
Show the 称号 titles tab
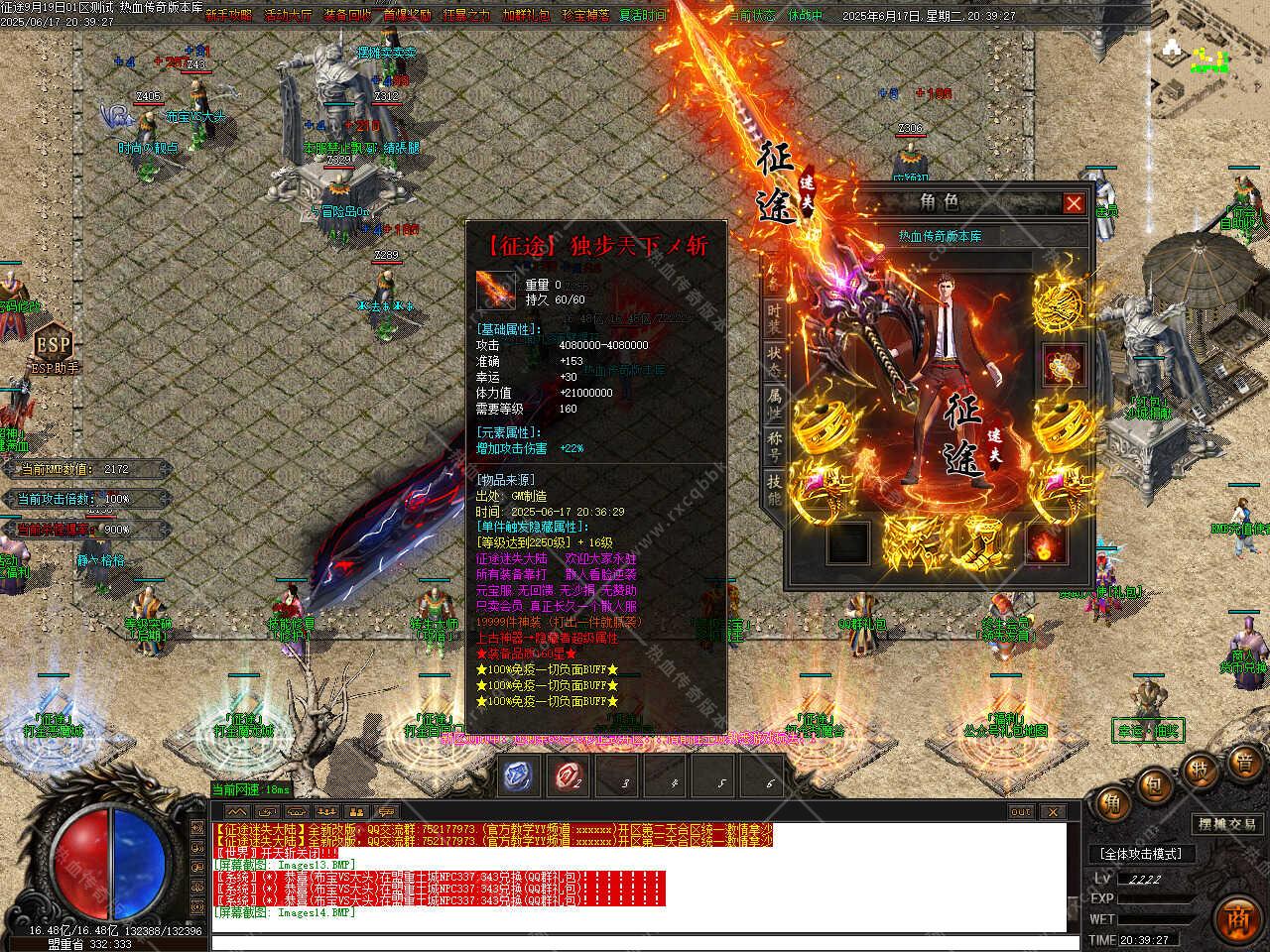click(x=774, y=444)
